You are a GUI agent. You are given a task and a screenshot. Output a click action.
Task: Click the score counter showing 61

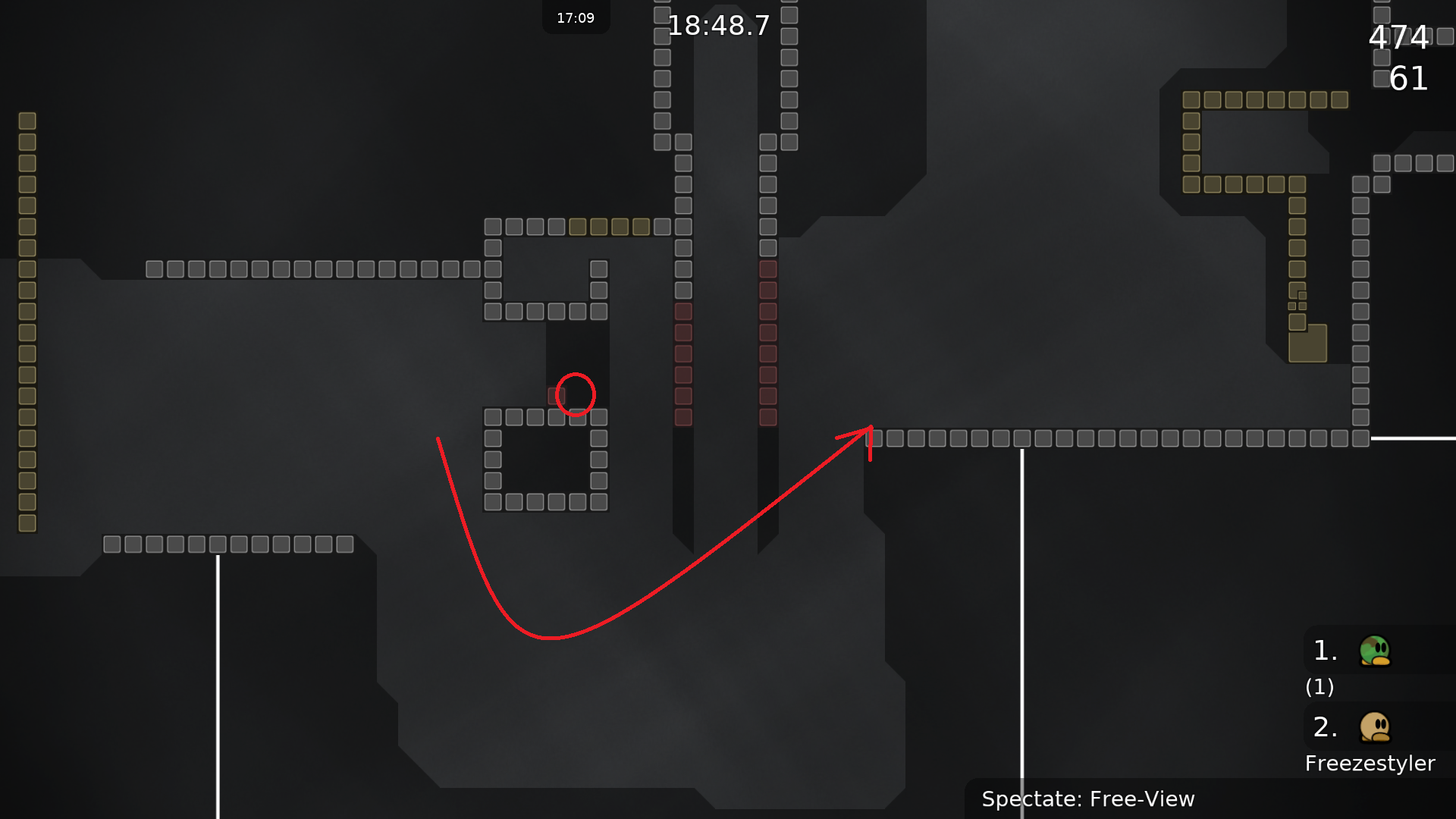pos(1408,80)
